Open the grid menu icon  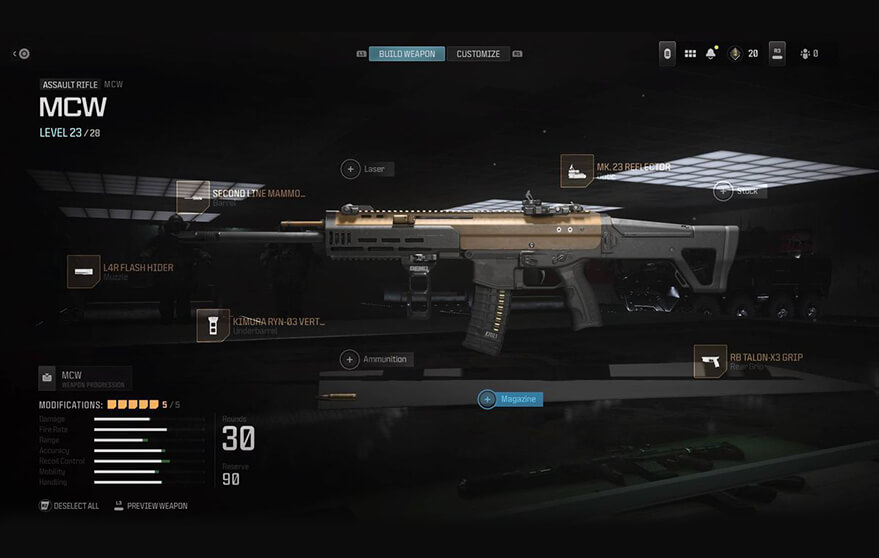(x=690, y=54)
